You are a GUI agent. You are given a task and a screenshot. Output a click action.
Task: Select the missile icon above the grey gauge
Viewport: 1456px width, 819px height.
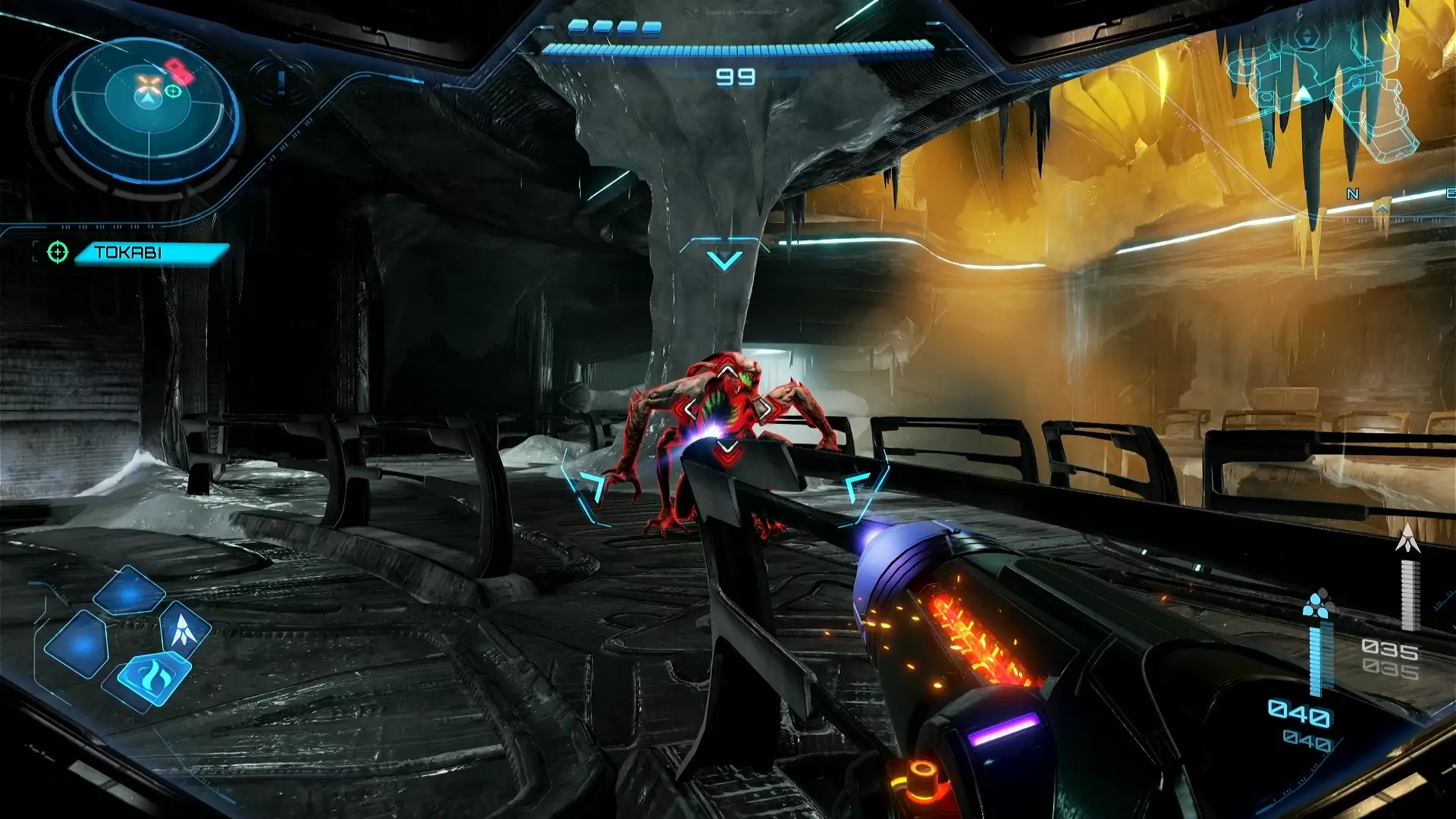[1410, 538]
